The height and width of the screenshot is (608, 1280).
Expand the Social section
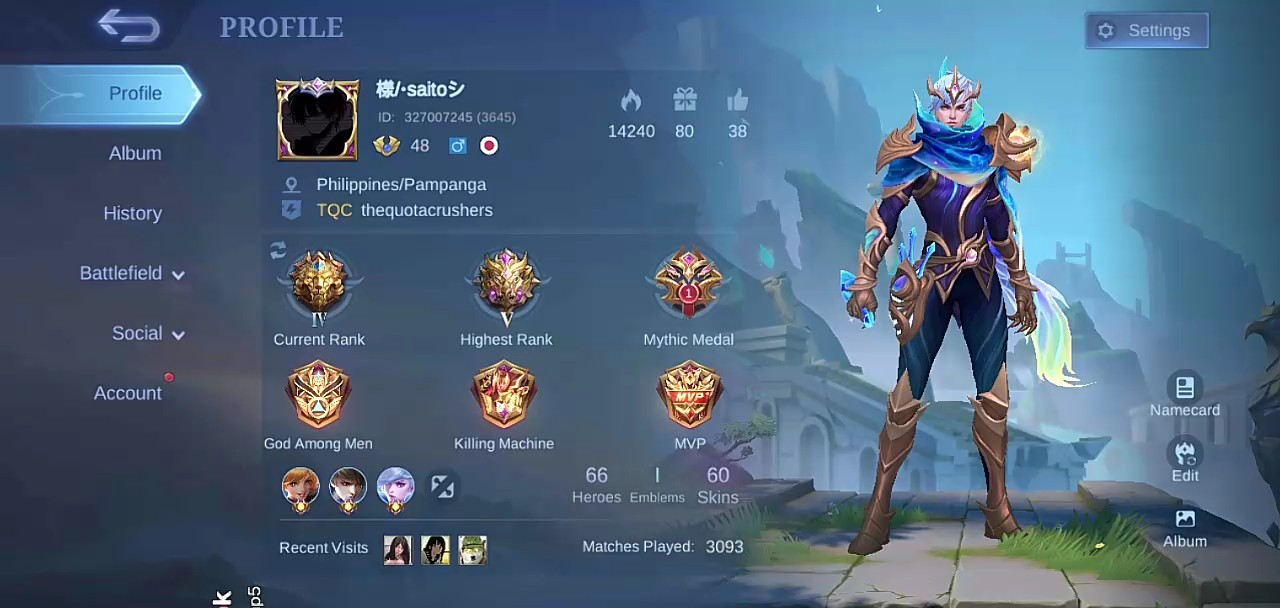(147, 334)
